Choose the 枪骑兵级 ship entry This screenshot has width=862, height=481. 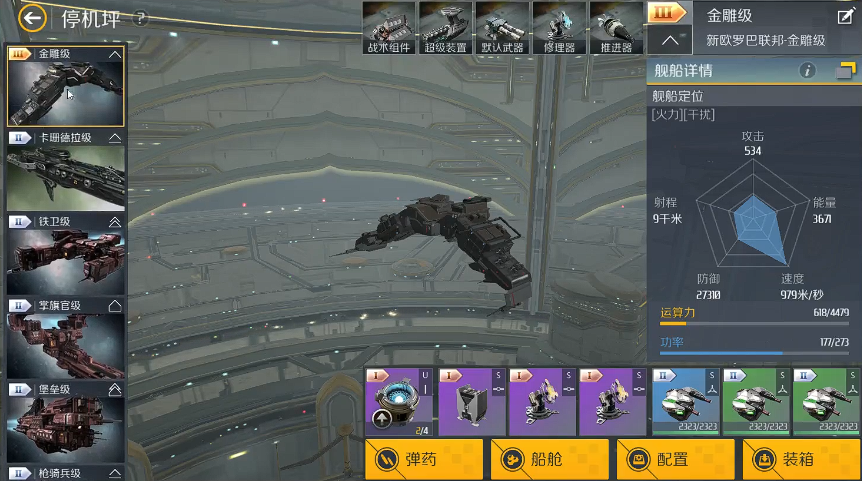[66, 472]
